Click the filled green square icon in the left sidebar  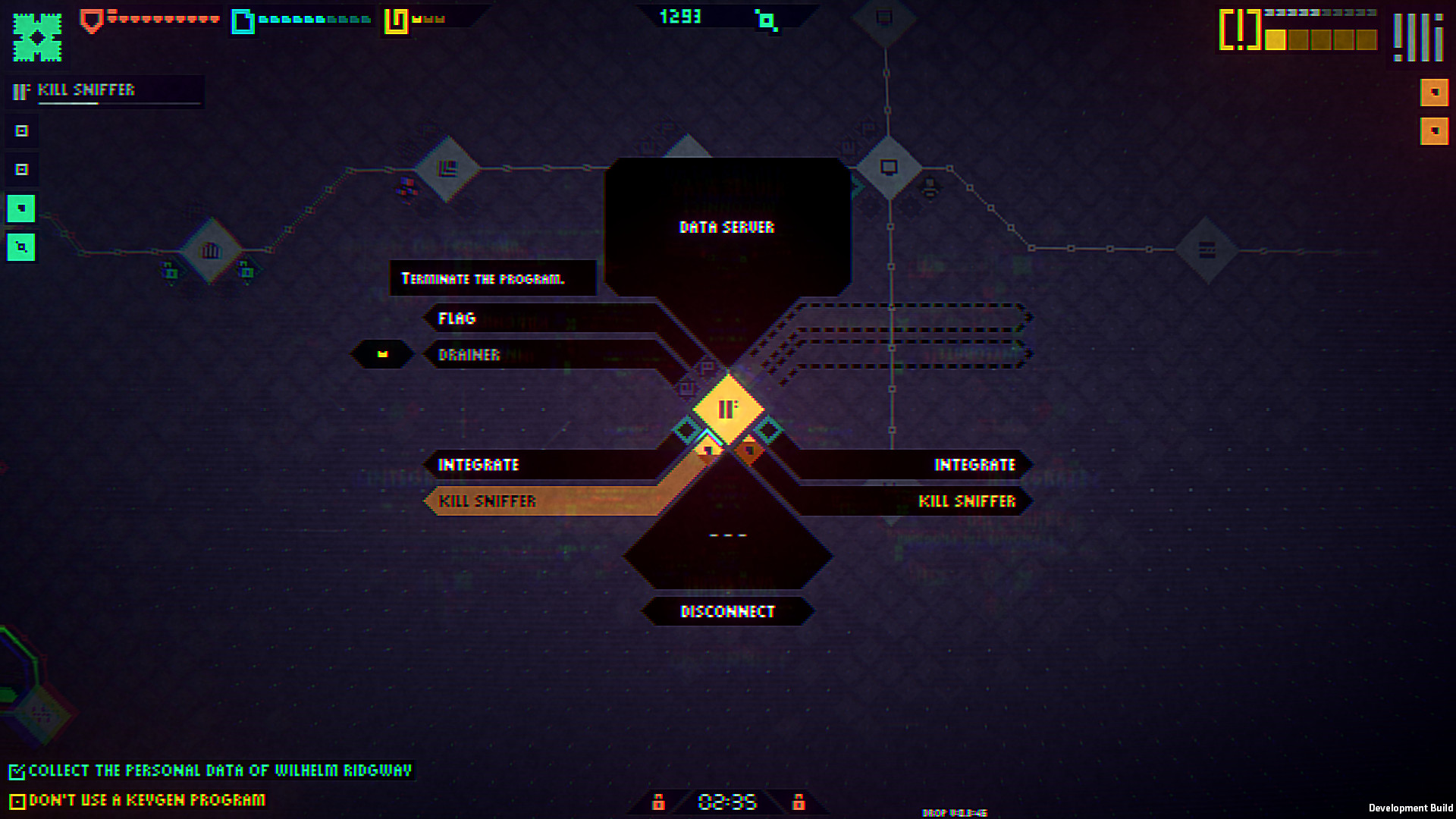pyautogui.click(x=21, y=208)
